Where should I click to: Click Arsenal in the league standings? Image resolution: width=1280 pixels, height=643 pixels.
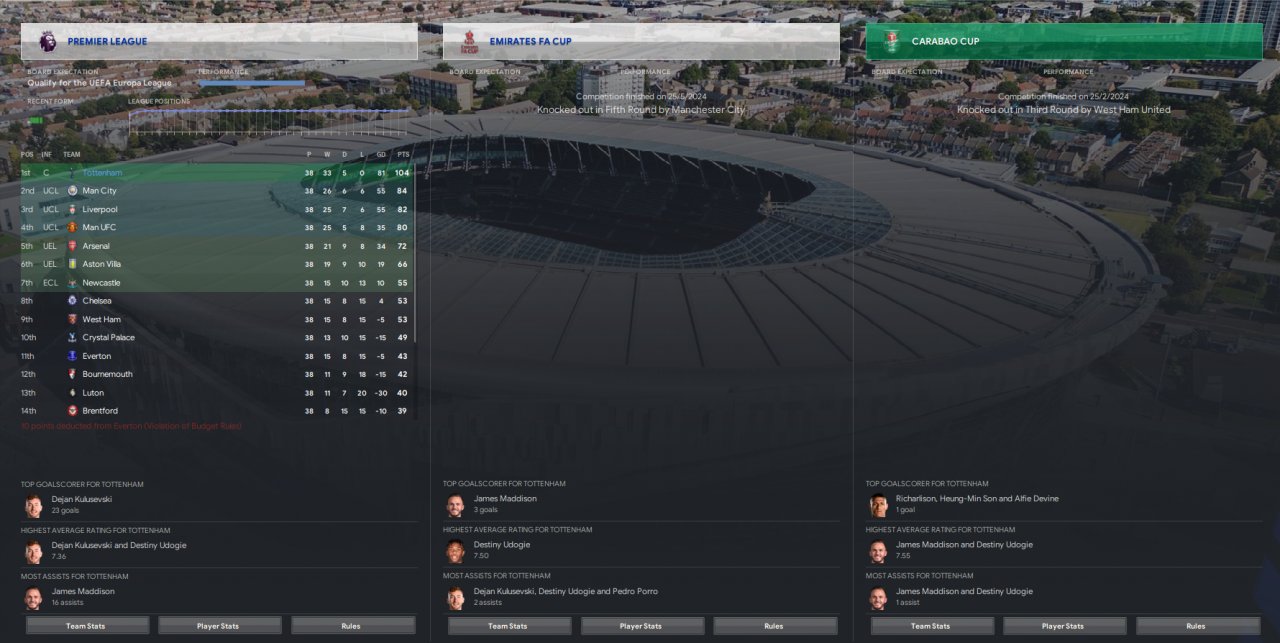click(x=96, y=246)
